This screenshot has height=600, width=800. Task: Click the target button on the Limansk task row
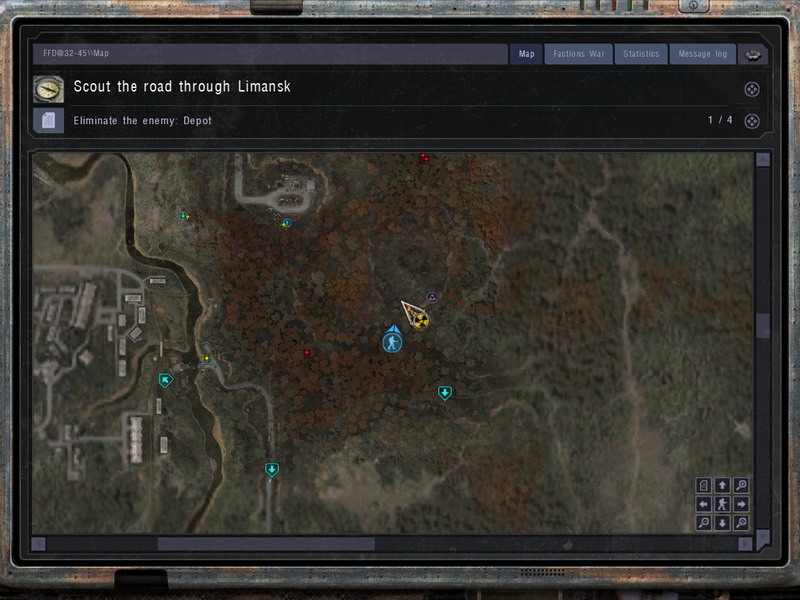tap(752, 89)
